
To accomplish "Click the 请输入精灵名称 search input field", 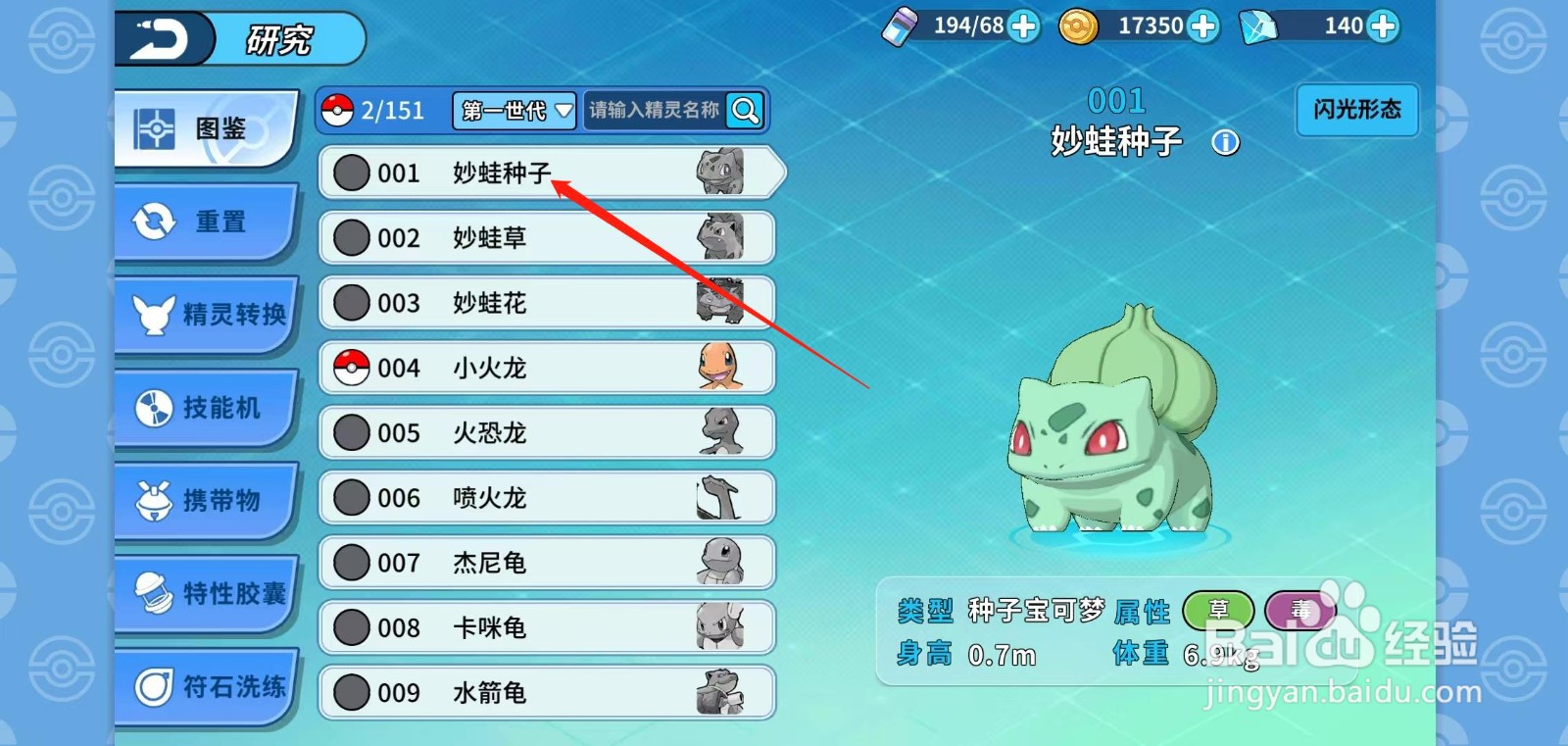I will click(657, 111).
